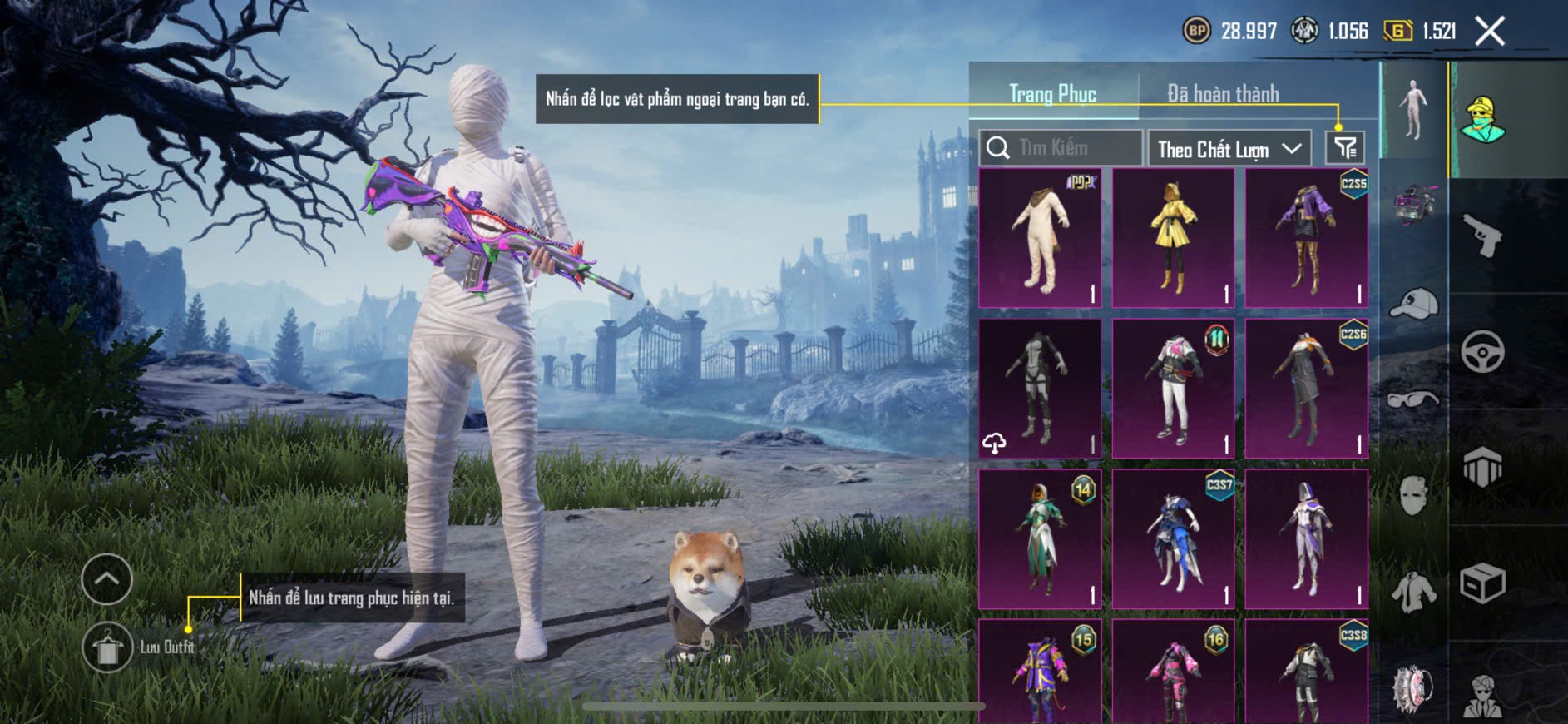
Task: Show the cap headwear category
Action: pos(1413,304)
